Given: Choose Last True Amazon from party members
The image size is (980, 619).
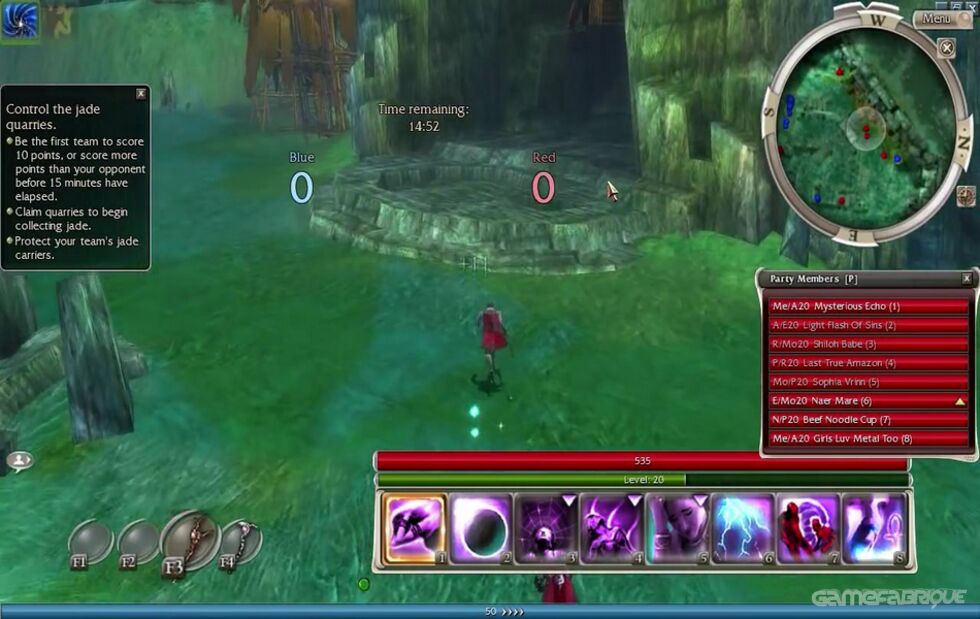Looking at the screenshot, I should 868,363.
